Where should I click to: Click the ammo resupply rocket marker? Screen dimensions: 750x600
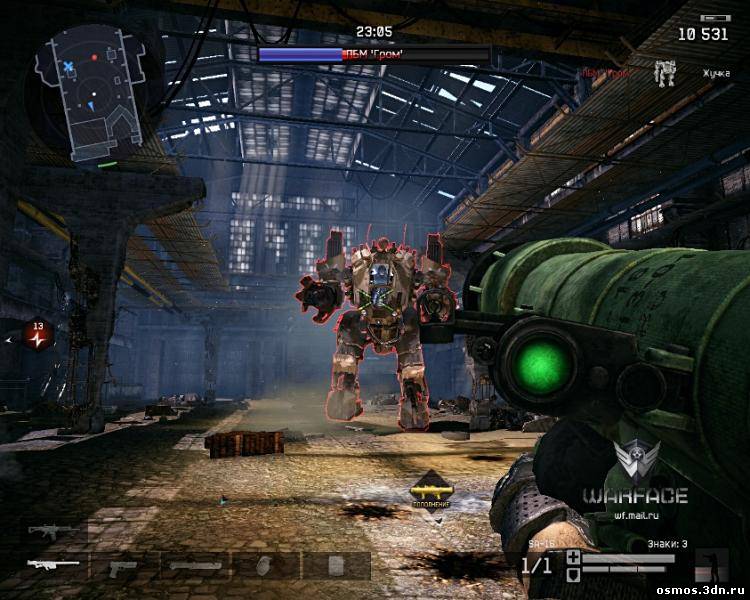tap(431, 489)
